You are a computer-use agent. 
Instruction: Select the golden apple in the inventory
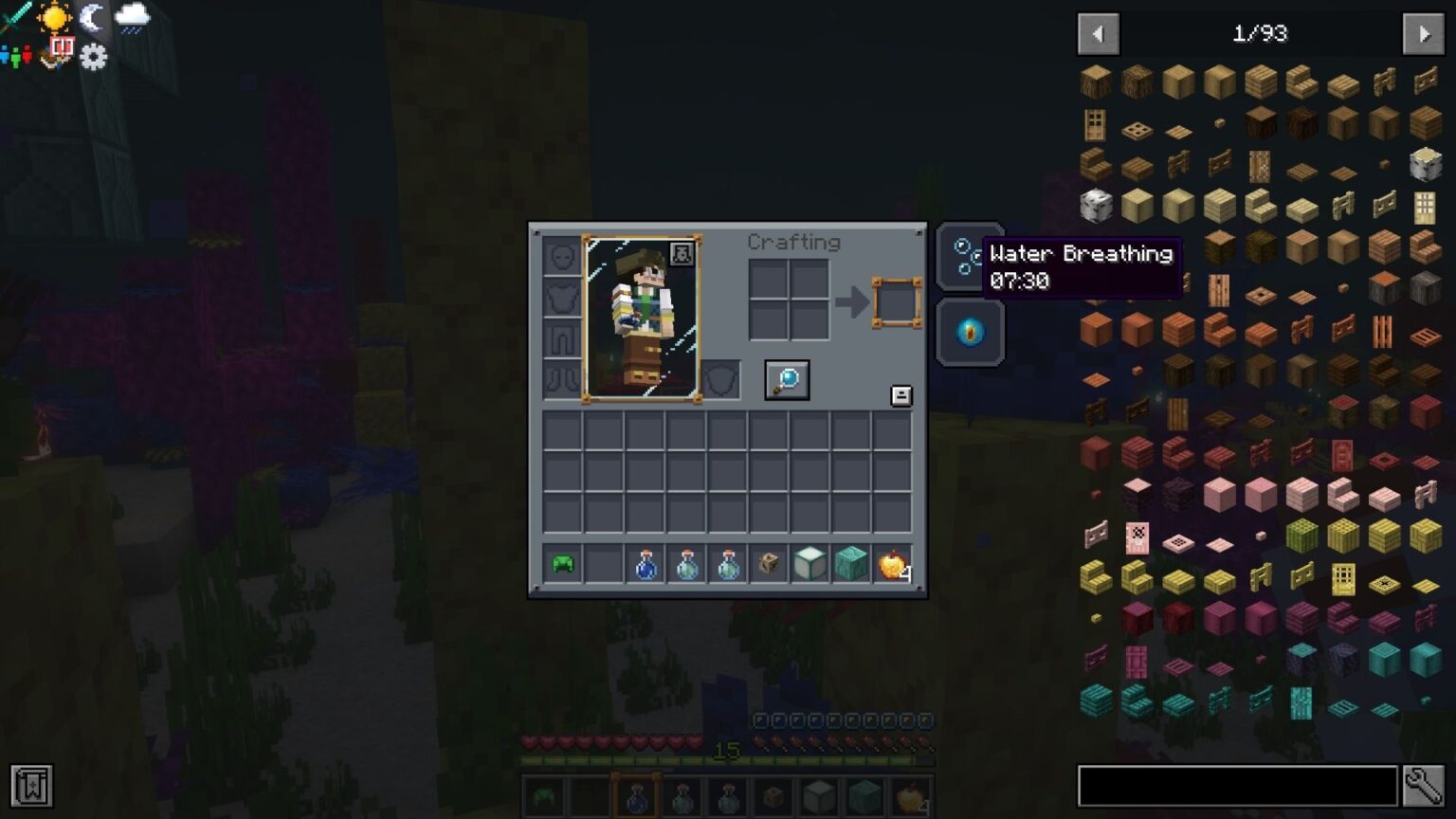[x=891, y=564]
